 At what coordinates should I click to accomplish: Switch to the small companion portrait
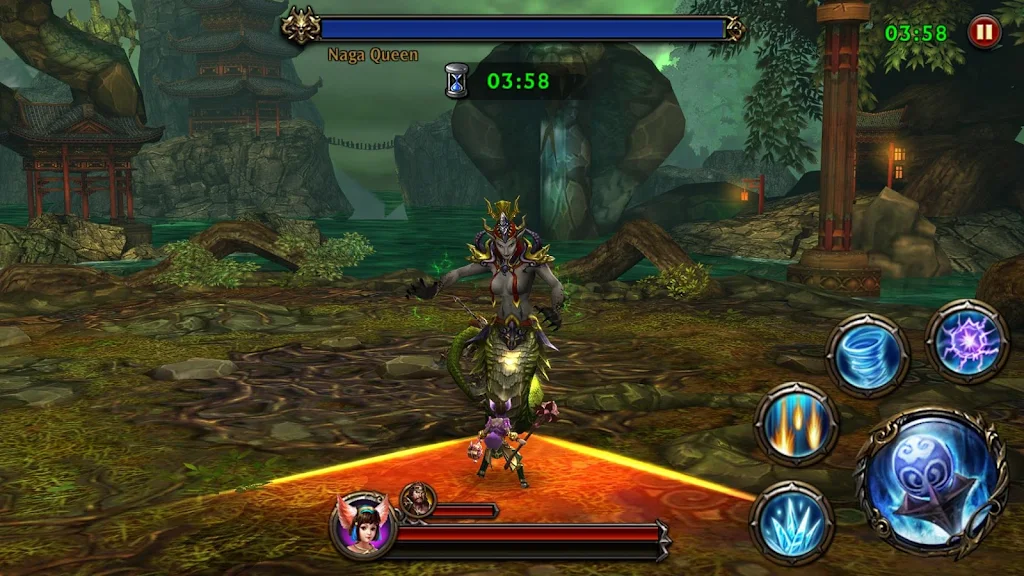click(418, 499)
